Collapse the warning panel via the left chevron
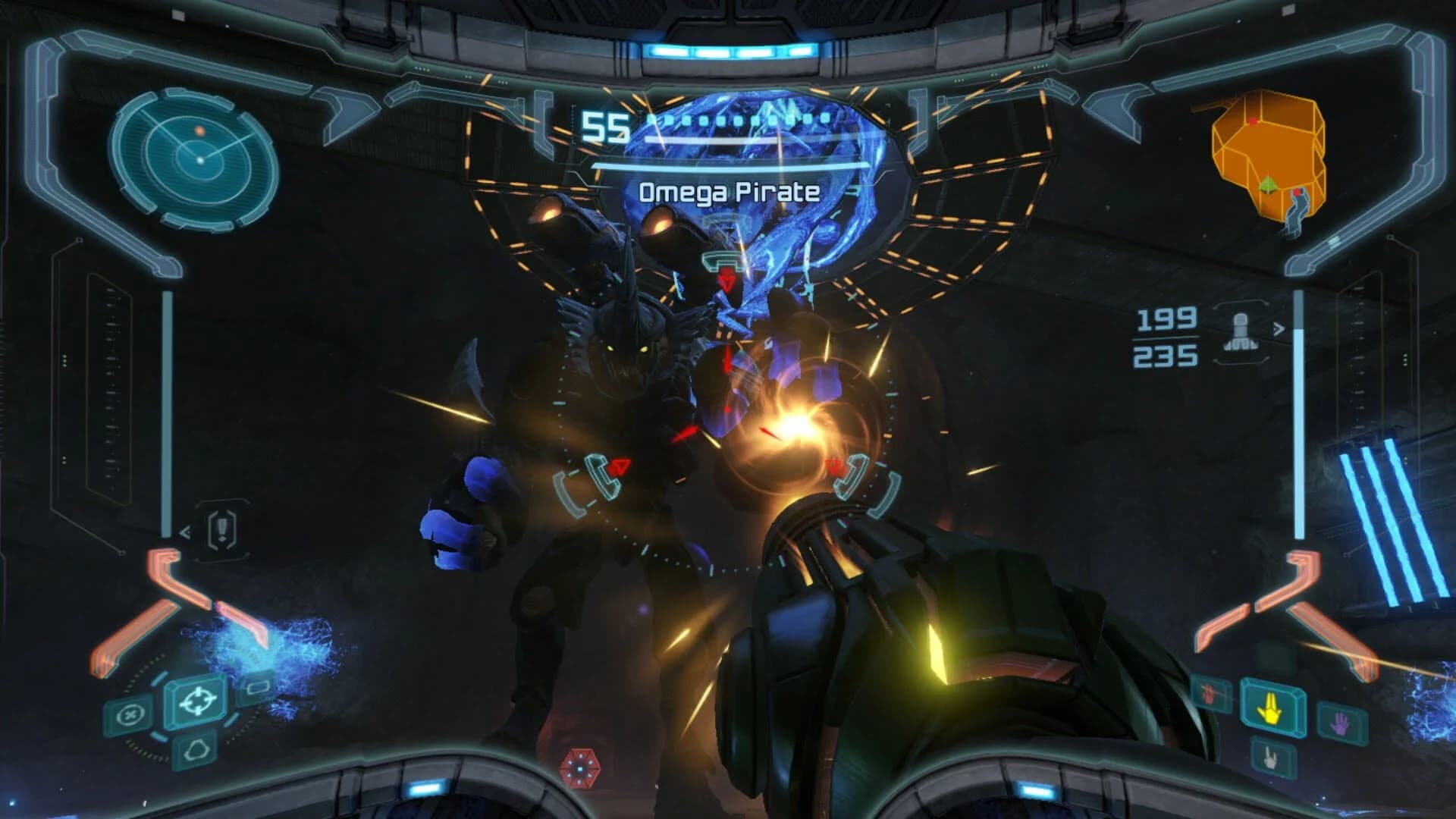Image resolution: width=1456 pixels, height=819 pixels. tap(184, 531)
